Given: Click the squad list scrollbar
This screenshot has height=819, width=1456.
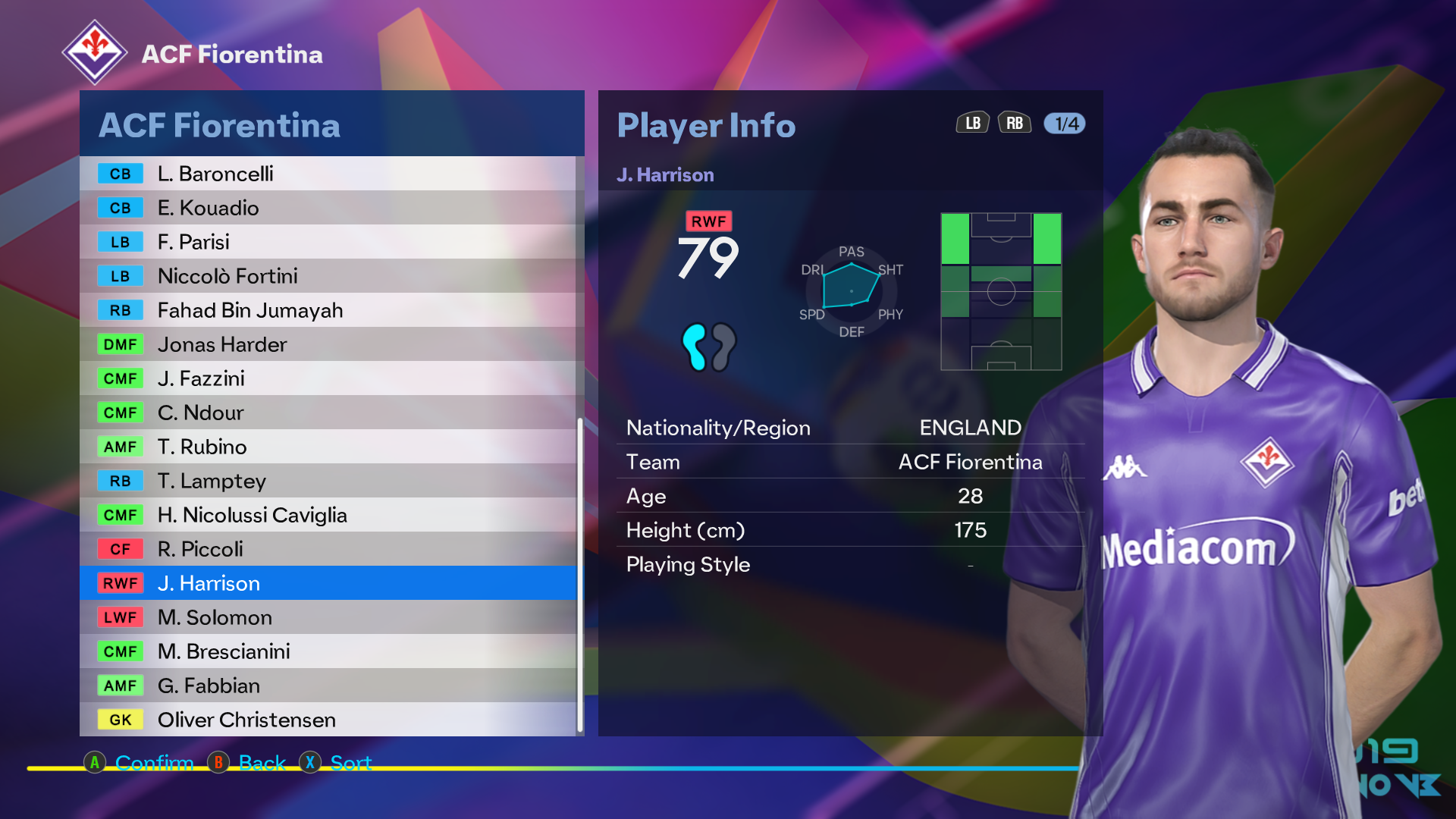Looking at the screenshot, I should (580, 574).
